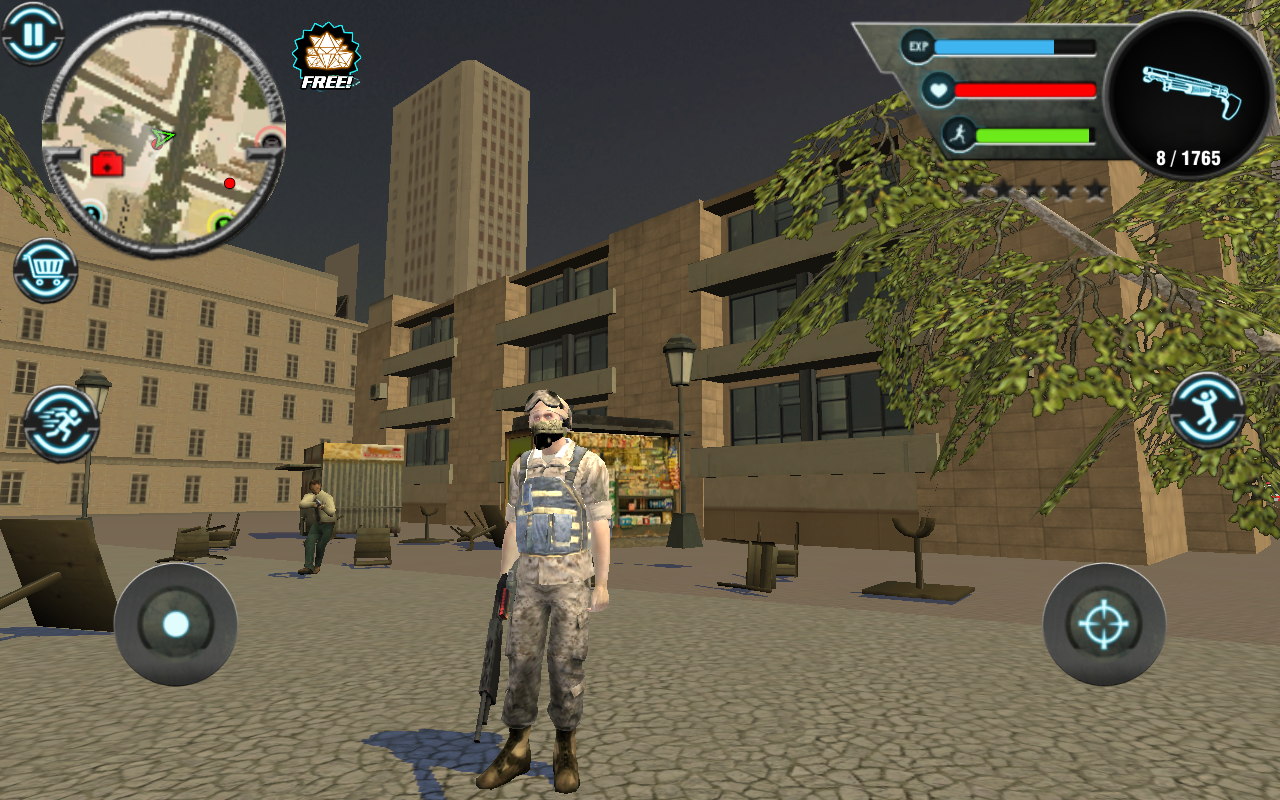Fire using the crosshair button
The height and width of the screenshot is (800, 1280).
tap(1103, 625)
